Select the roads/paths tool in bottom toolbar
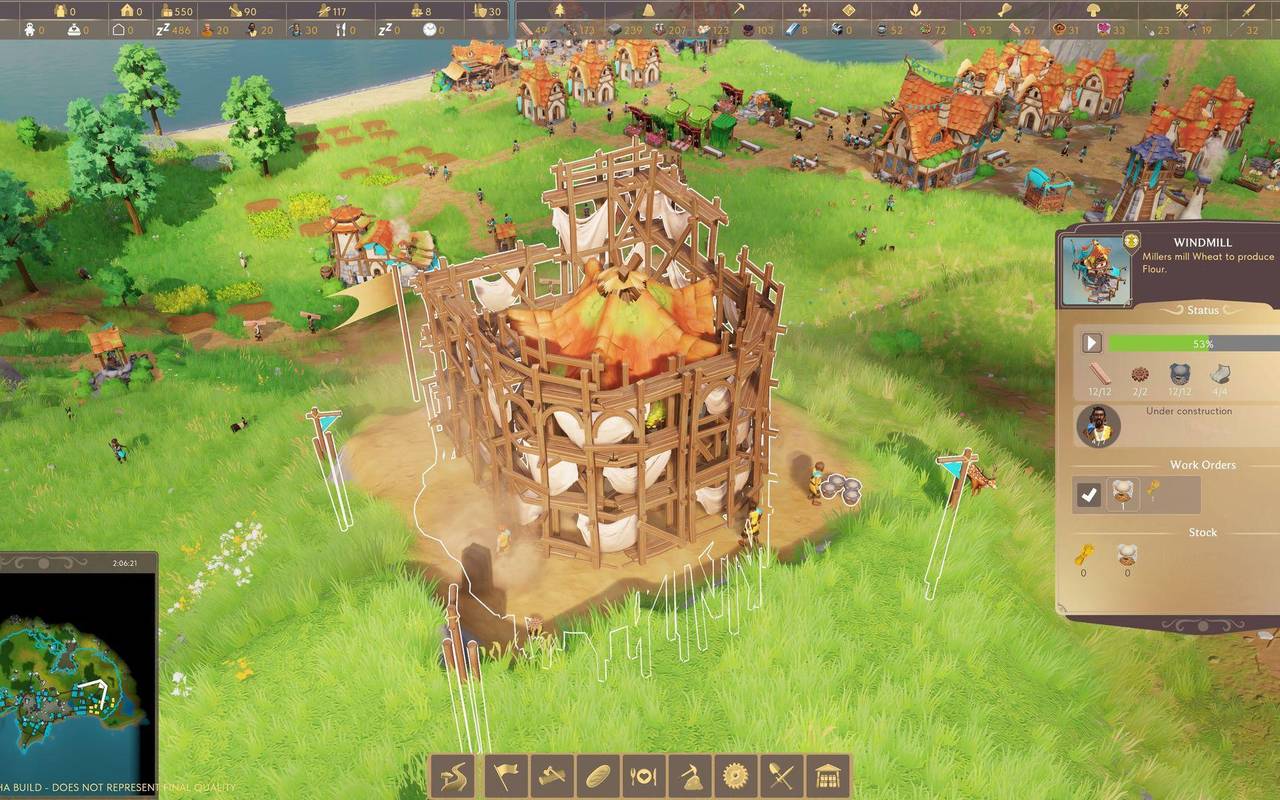1280x800 pixels. click(x=453, y=775)
